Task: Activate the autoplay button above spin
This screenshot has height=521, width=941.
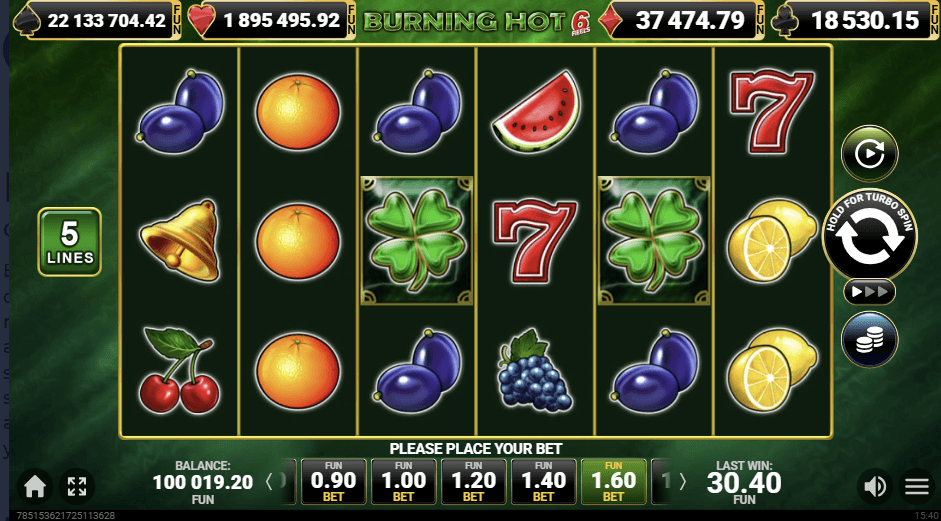Action: (869, 154)
